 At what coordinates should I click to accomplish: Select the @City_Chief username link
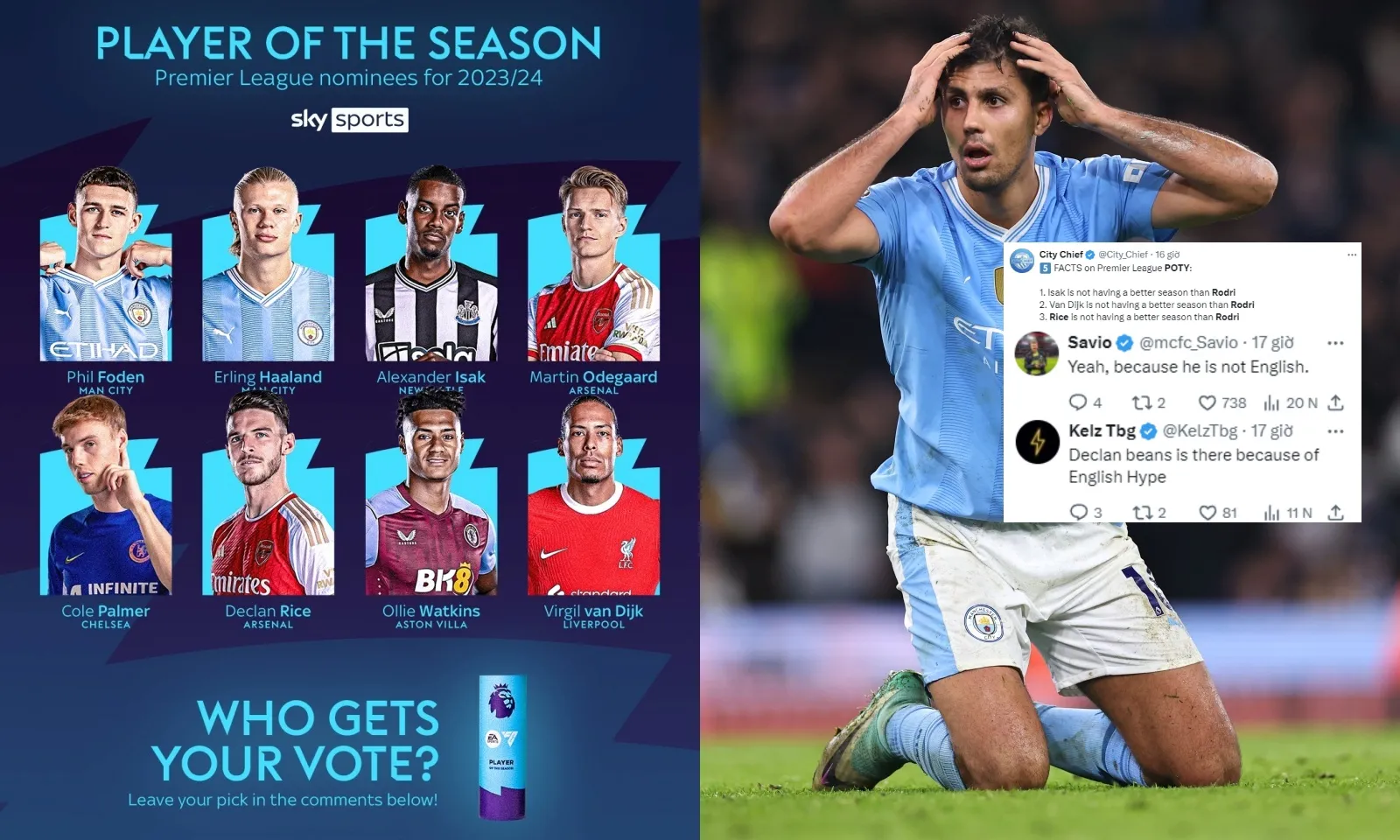point(1122,255)
